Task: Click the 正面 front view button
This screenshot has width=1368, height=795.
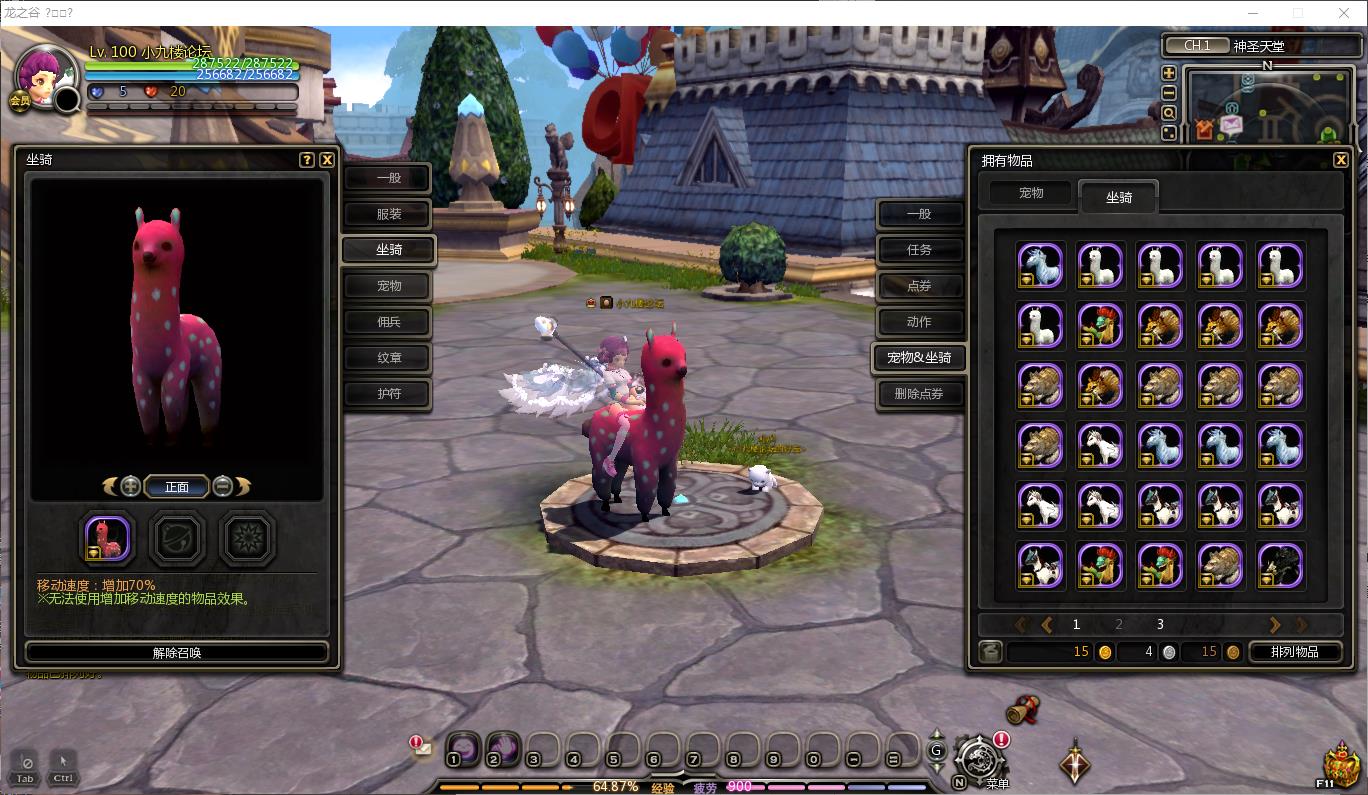Action: pos(177,487)
